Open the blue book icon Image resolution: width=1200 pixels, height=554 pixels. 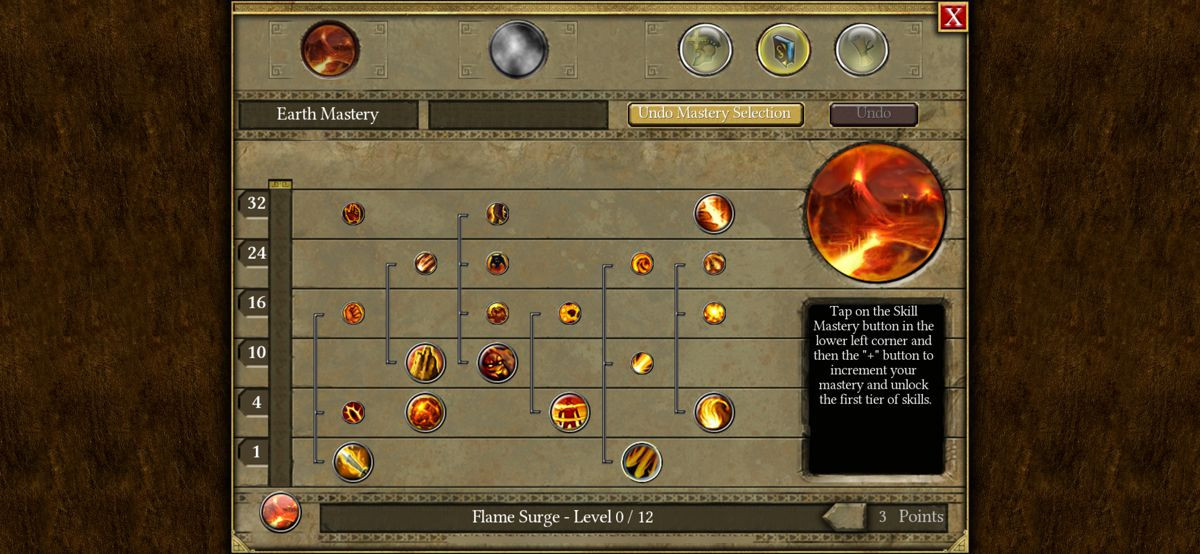[783, 50]
